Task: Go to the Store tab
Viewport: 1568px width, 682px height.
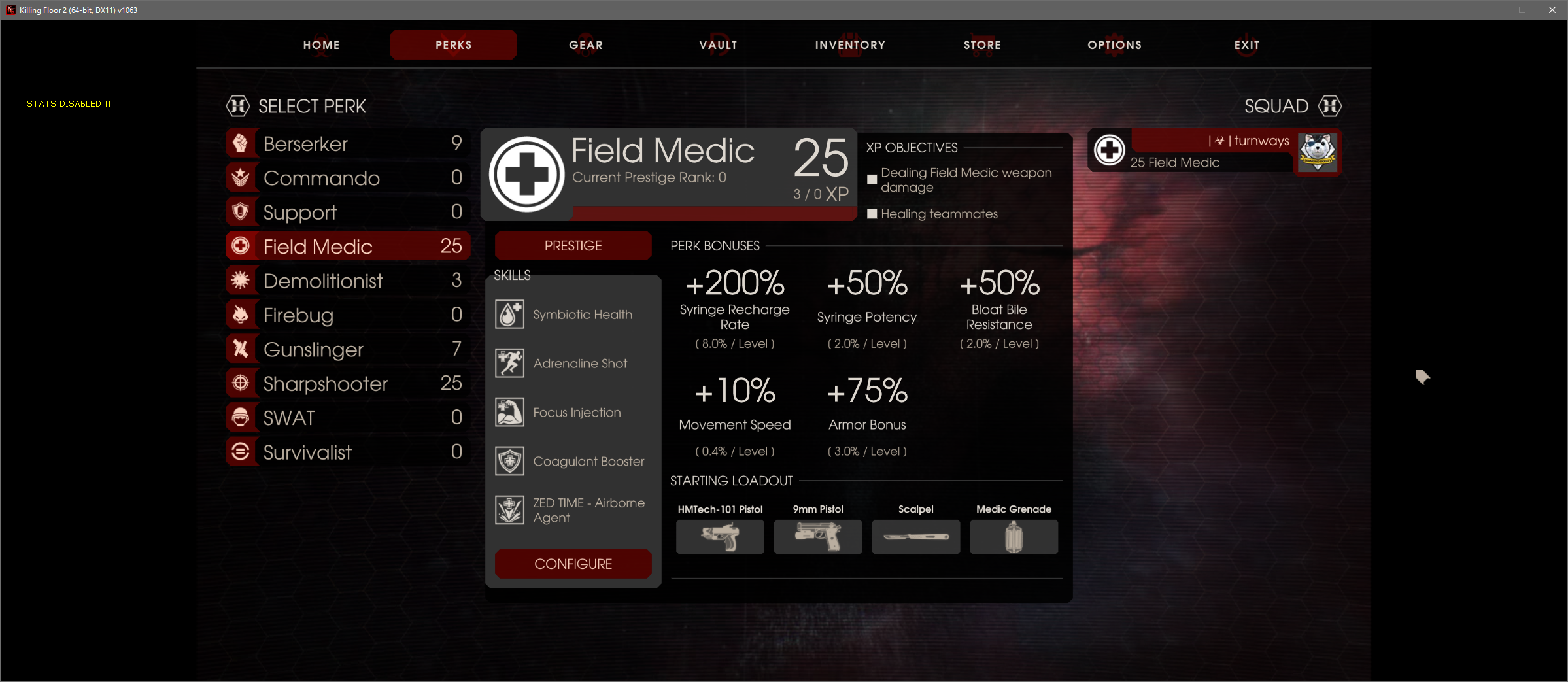Action: [x=982, y=45]
